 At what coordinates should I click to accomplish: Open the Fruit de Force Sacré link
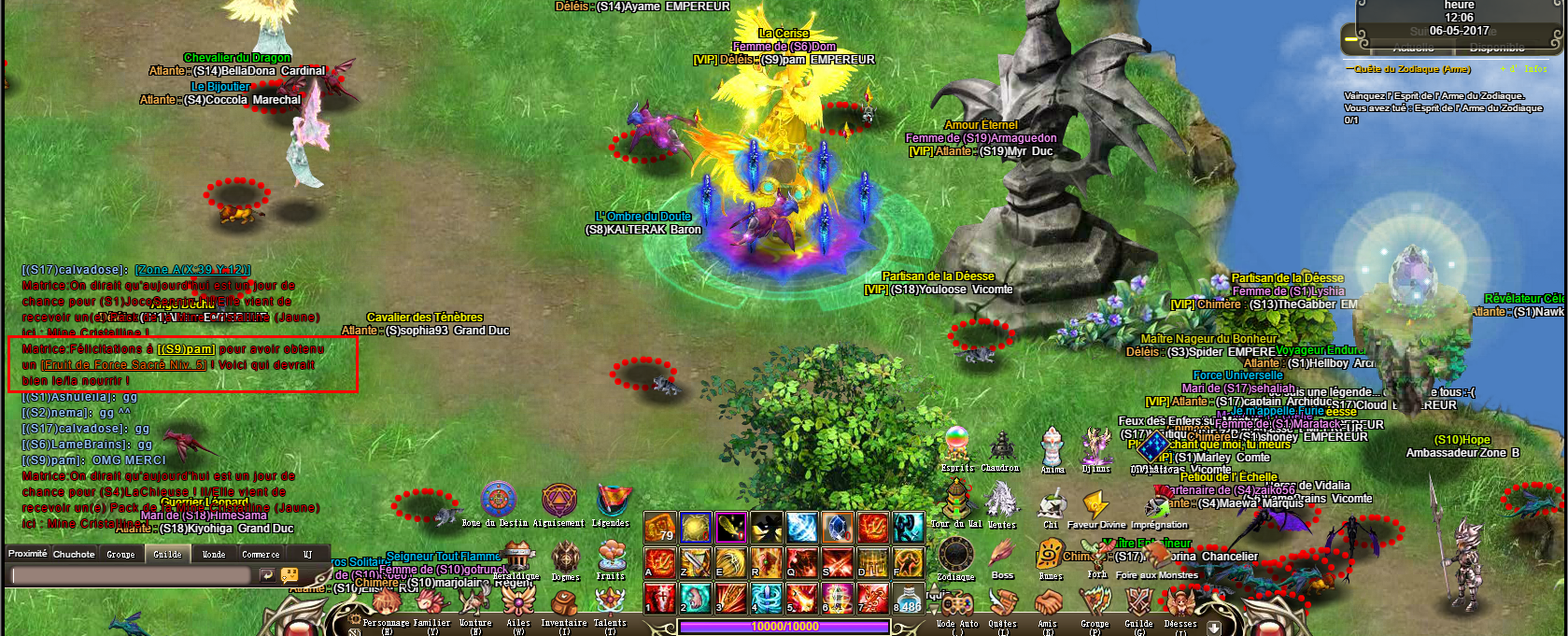(x=123, y=365)
